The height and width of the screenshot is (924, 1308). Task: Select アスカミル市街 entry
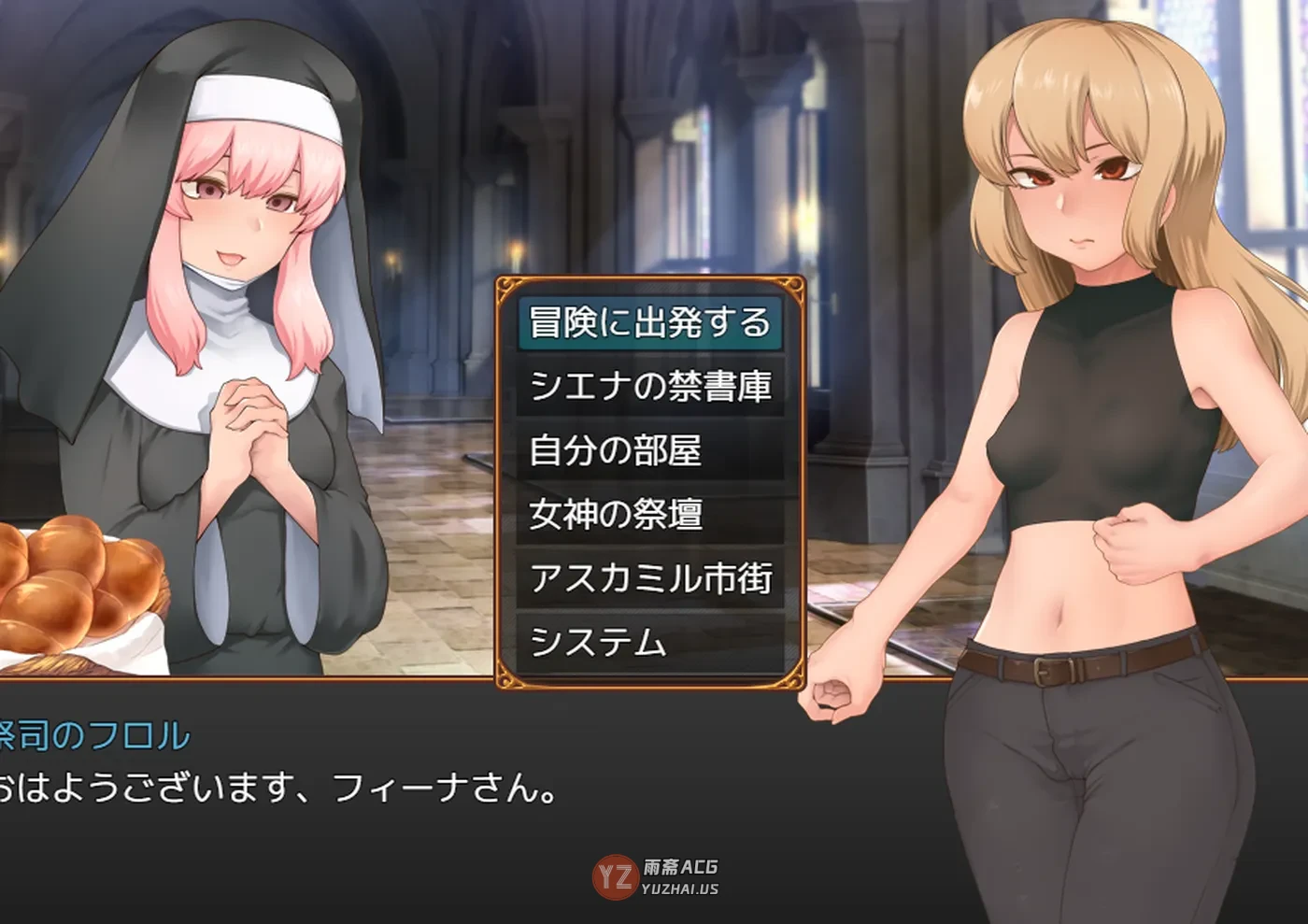pyautogui.click(x=649, y=578)
